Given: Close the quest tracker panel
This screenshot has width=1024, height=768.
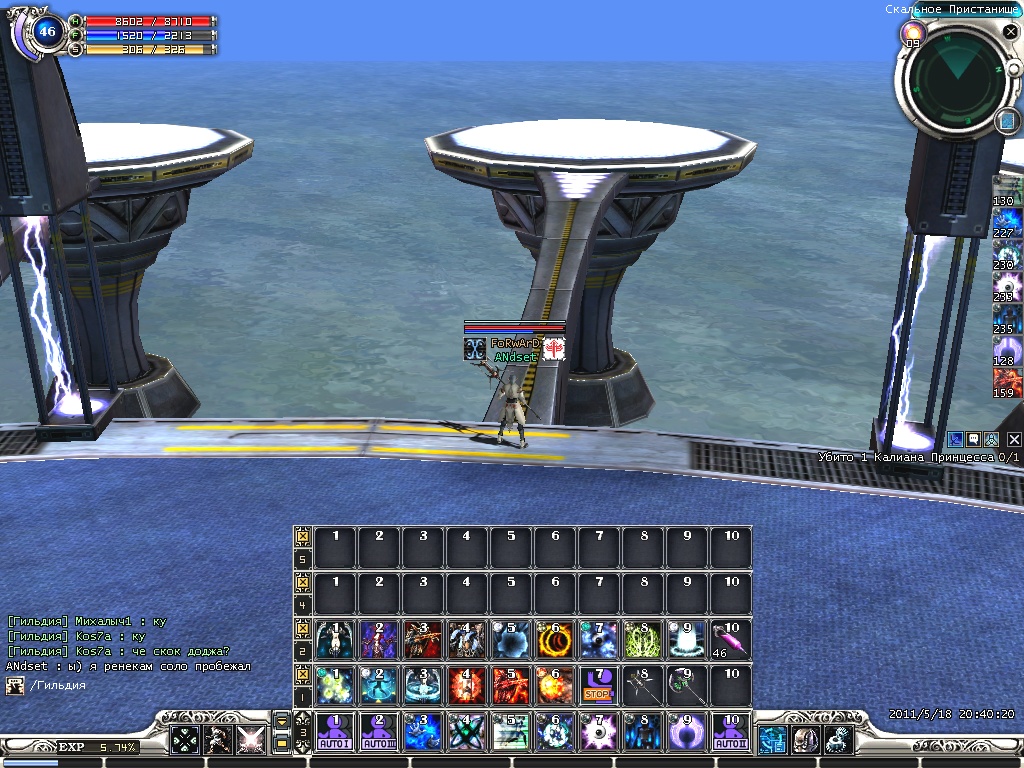Looking at the screenshot, I should [x=1014, y=439].
